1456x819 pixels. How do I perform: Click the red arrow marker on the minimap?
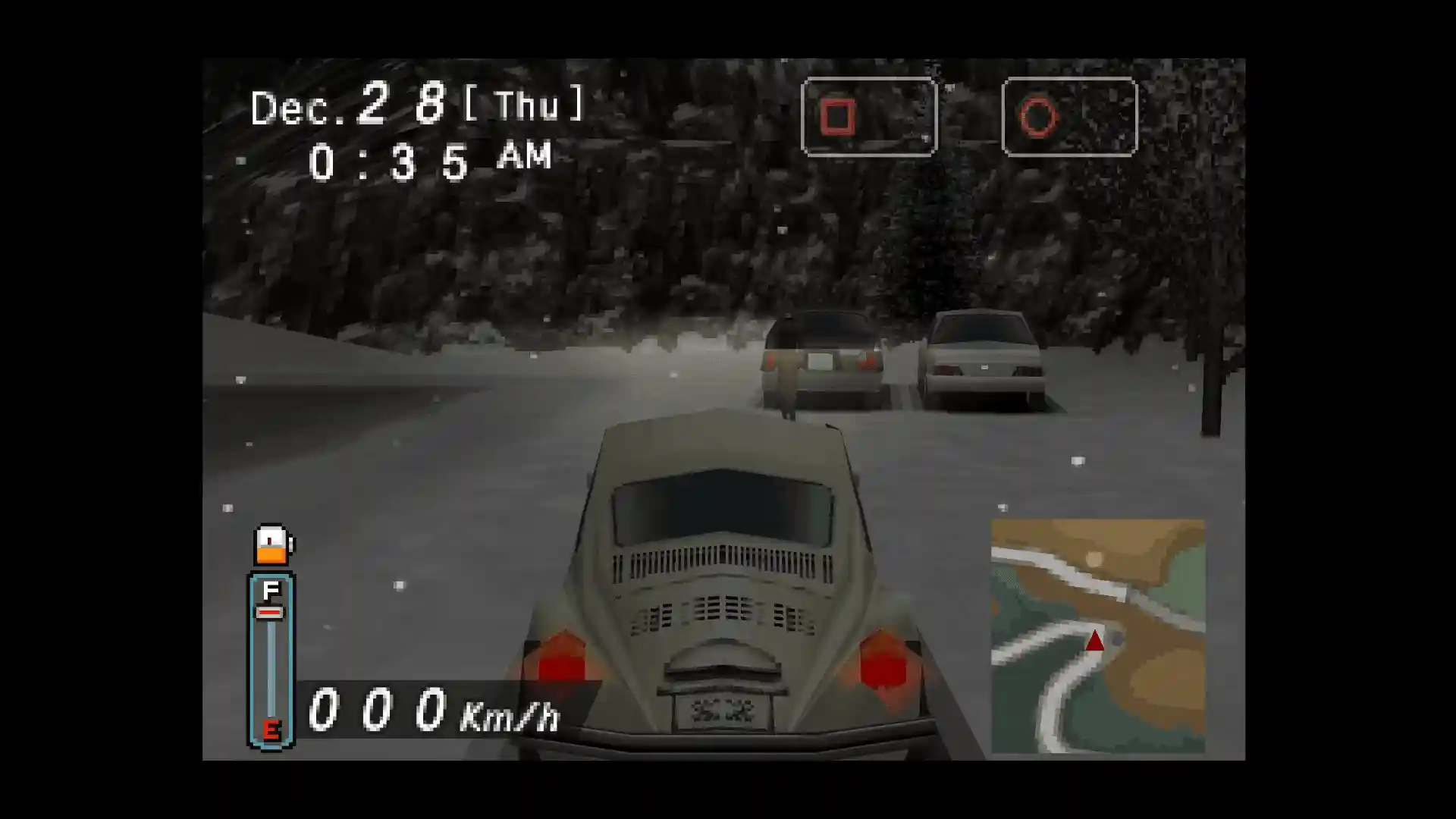pos(1094,641)
